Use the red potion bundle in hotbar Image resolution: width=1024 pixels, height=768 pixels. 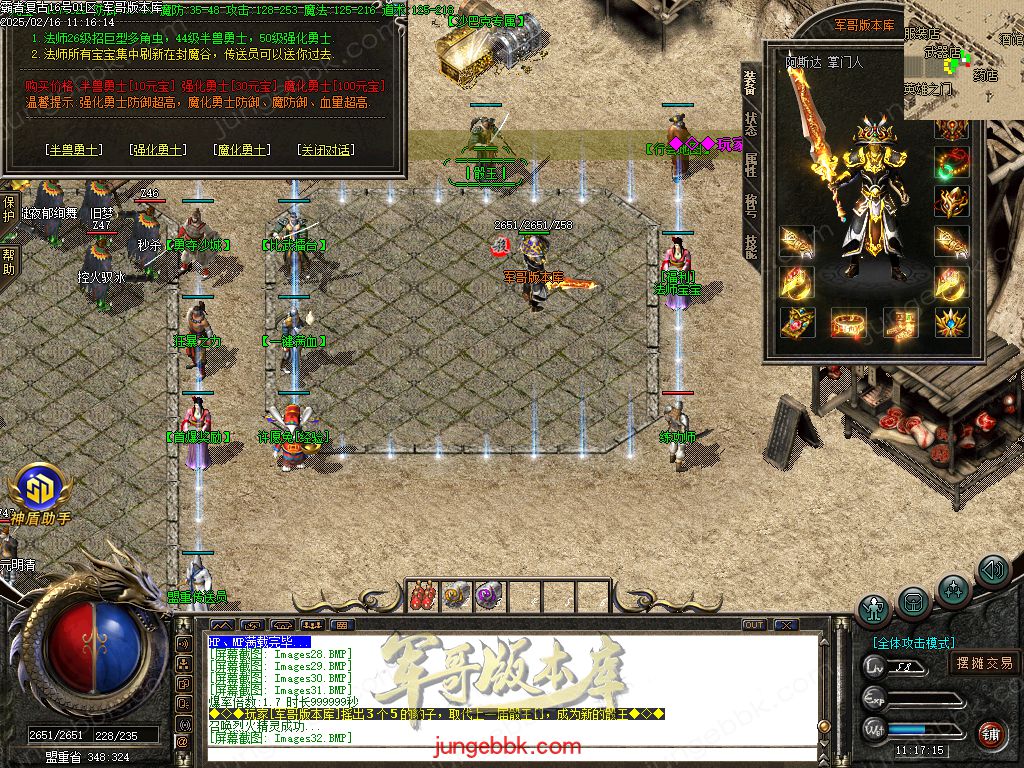[x=424, y=594]
